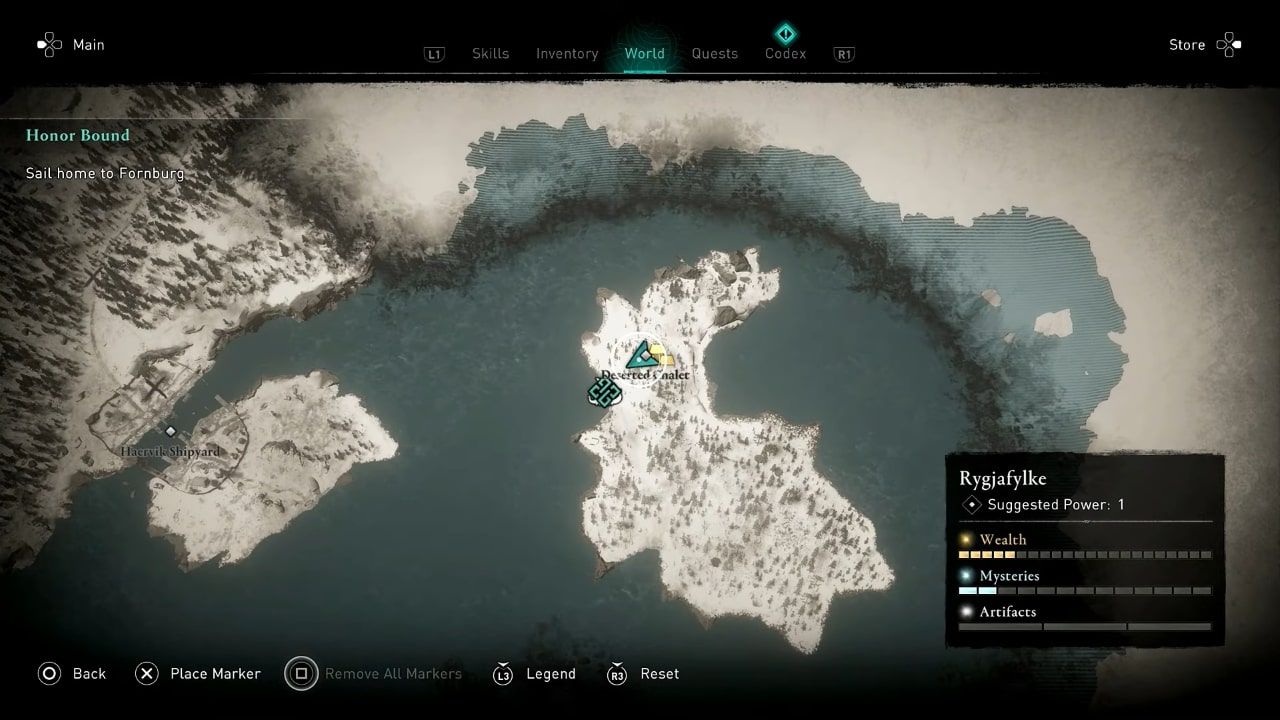Open the Store
The image size is (1280, 720).
coord(1203,45)
